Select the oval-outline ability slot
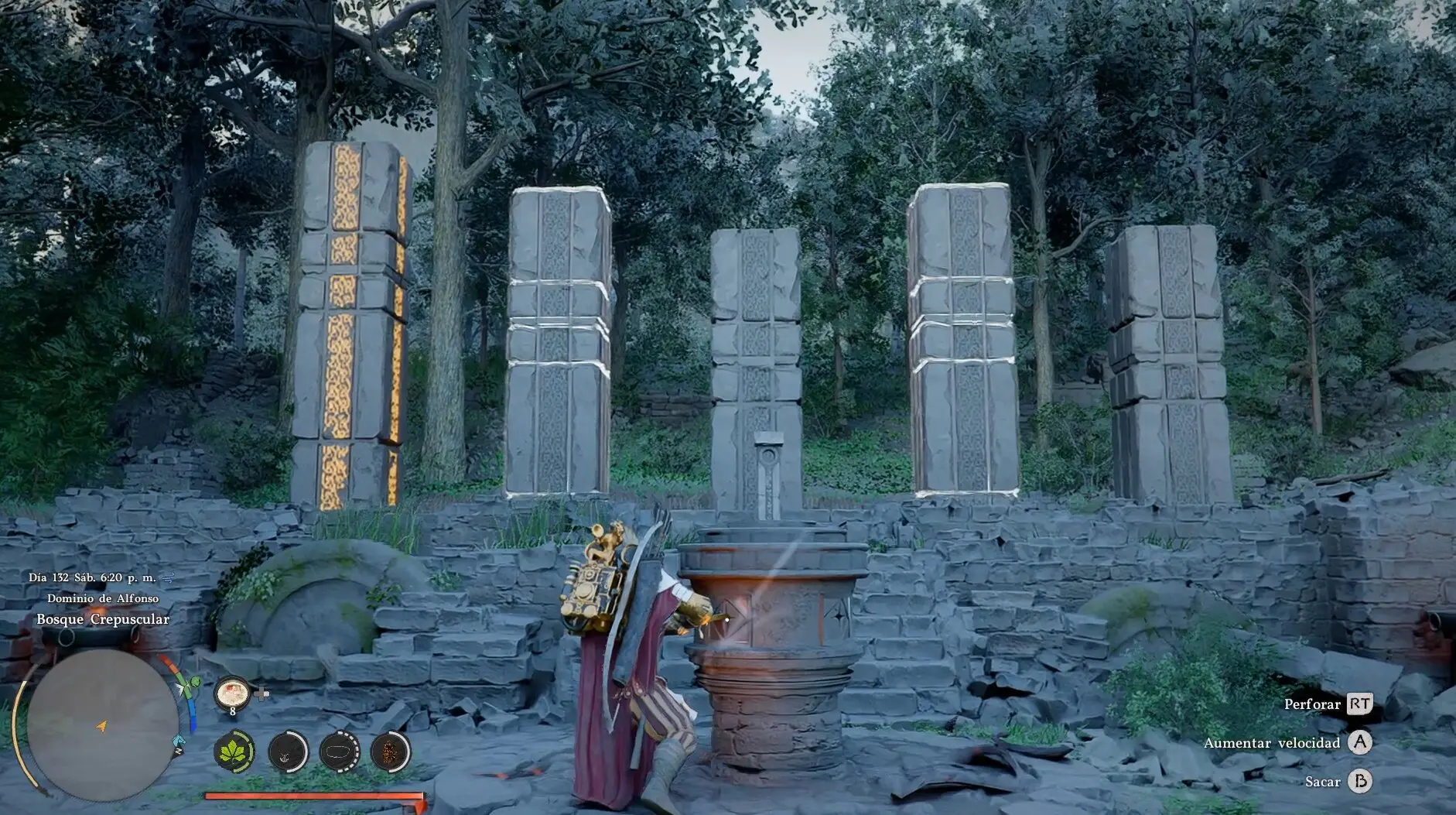This screenshot has width=1456, height=815. [x=339, y=751]
